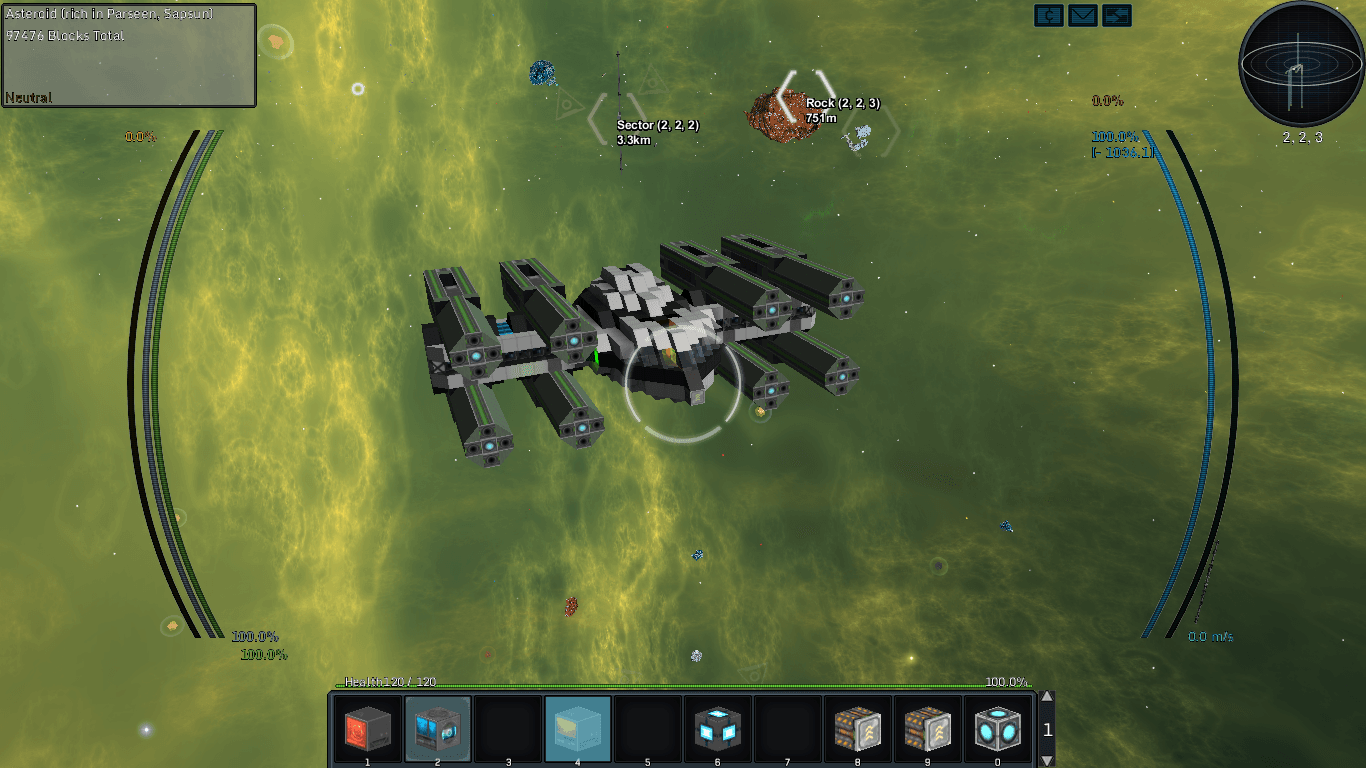
Task: Open the credits icon panel
Action: coord(1049,15)
